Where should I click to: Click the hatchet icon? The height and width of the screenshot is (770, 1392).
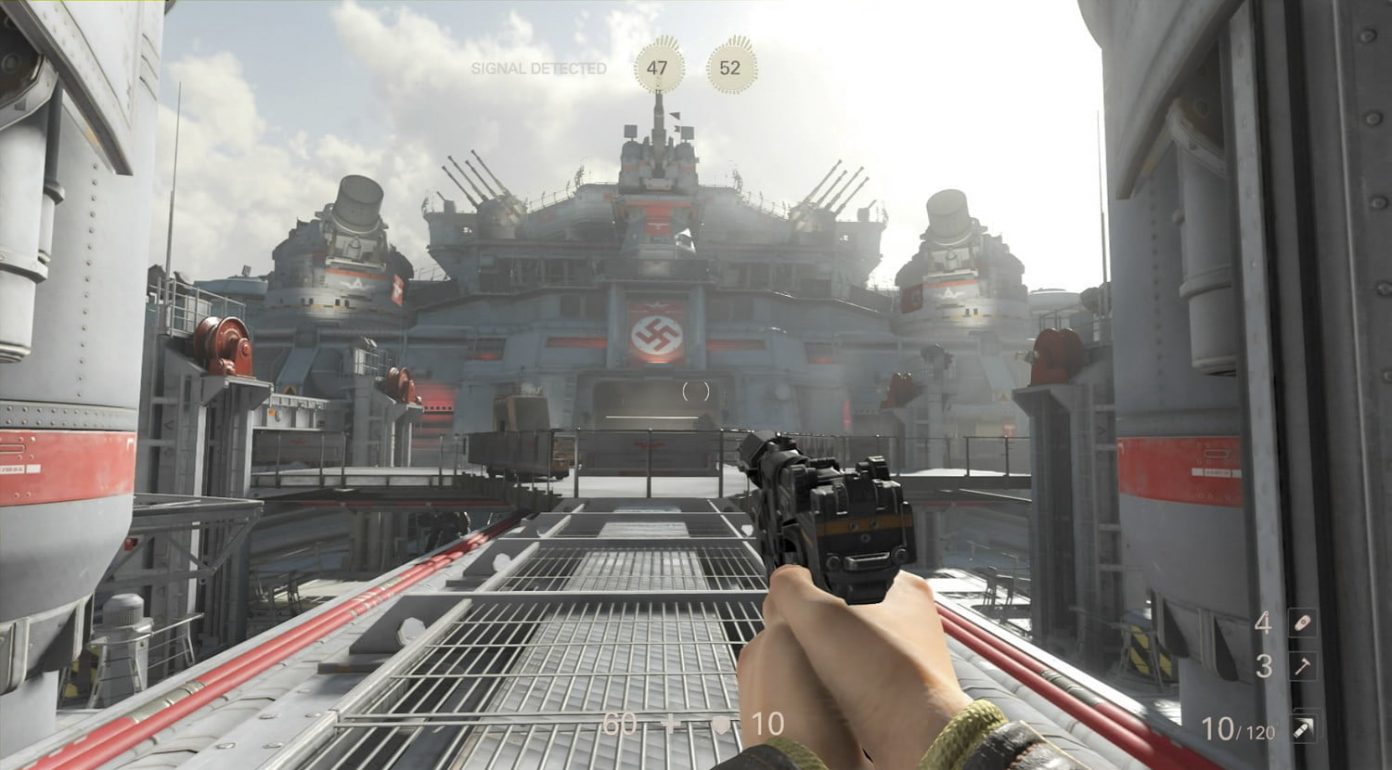[1302, 666]
